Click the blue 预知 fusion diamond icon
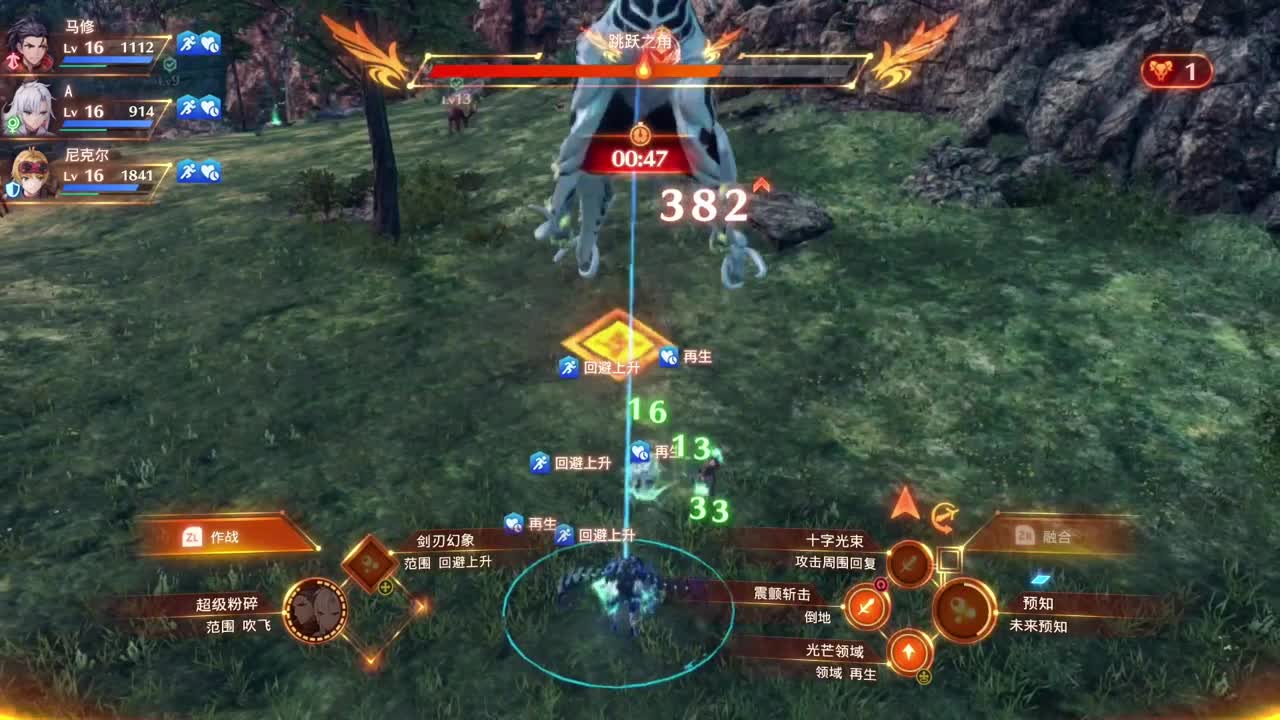1280x720 pixels. tap(1040, 577)
